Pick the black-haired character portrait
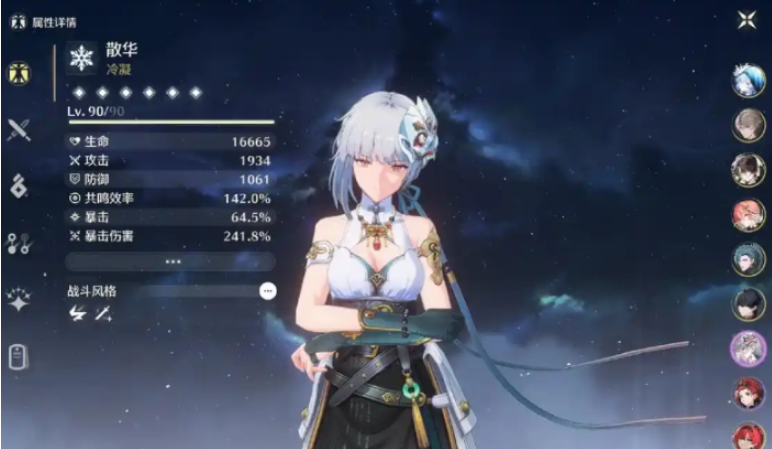 pos(748,303)
